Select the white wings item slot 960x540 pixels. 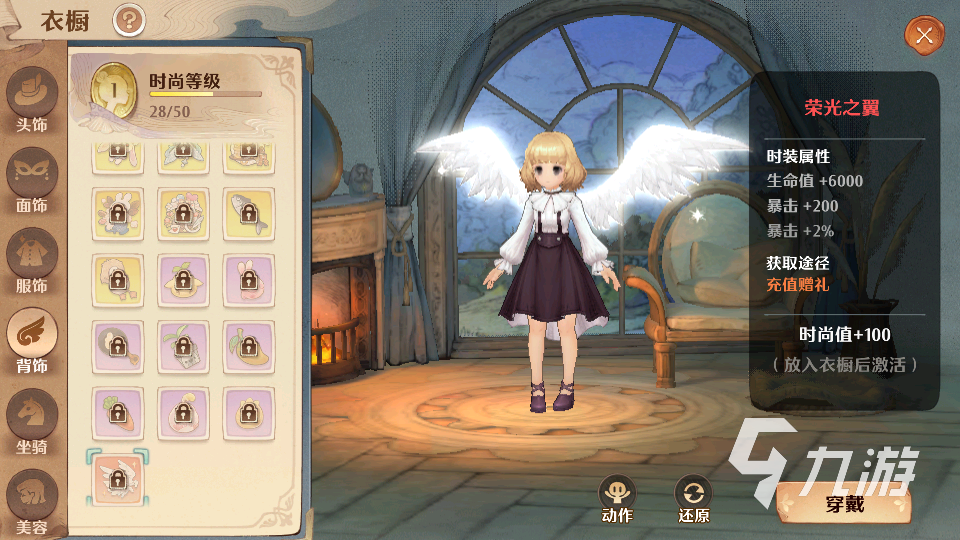click(117, 478)
